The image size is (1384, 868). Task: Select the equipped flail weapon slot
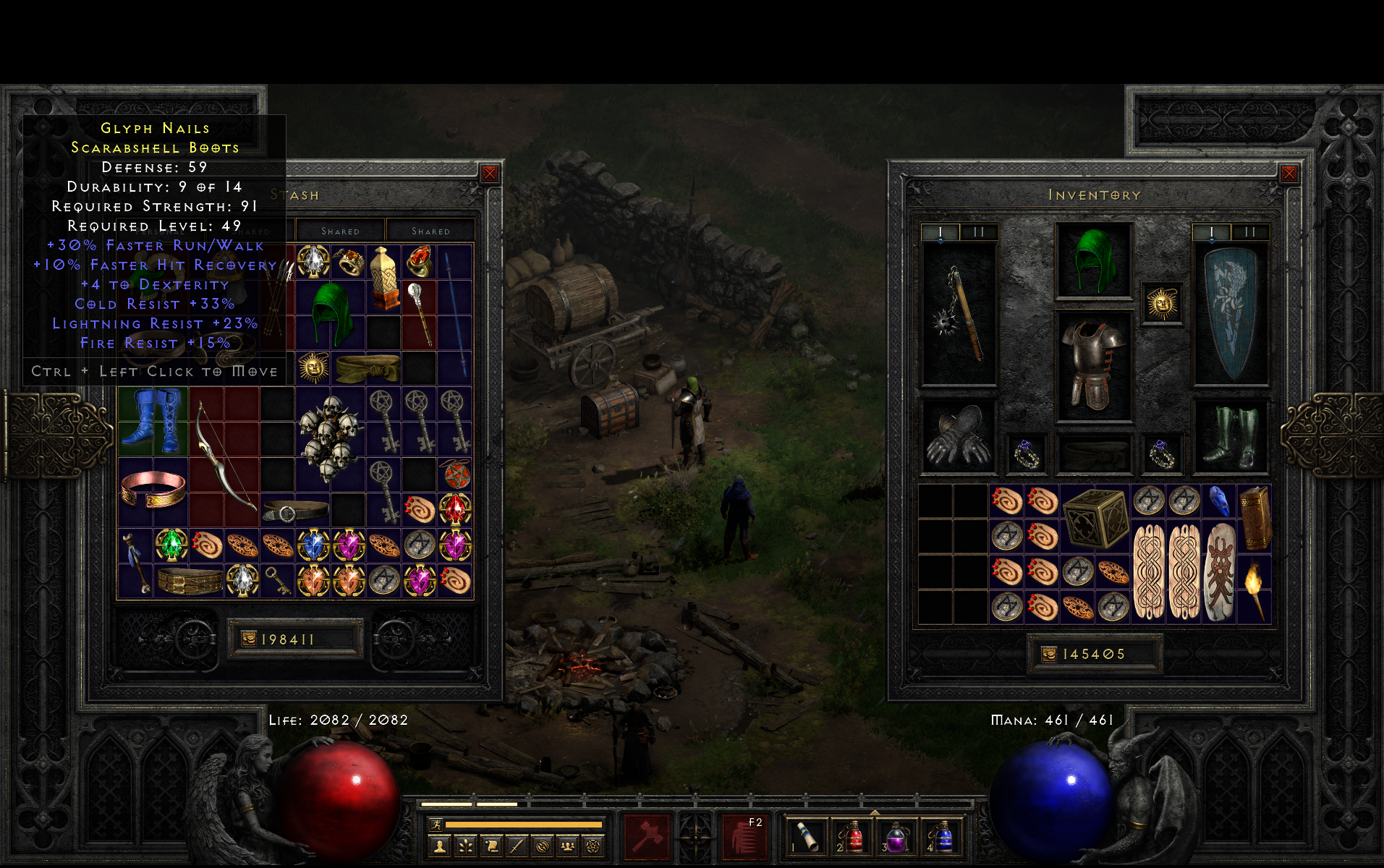pyautogui.click(x=959, y=314)
